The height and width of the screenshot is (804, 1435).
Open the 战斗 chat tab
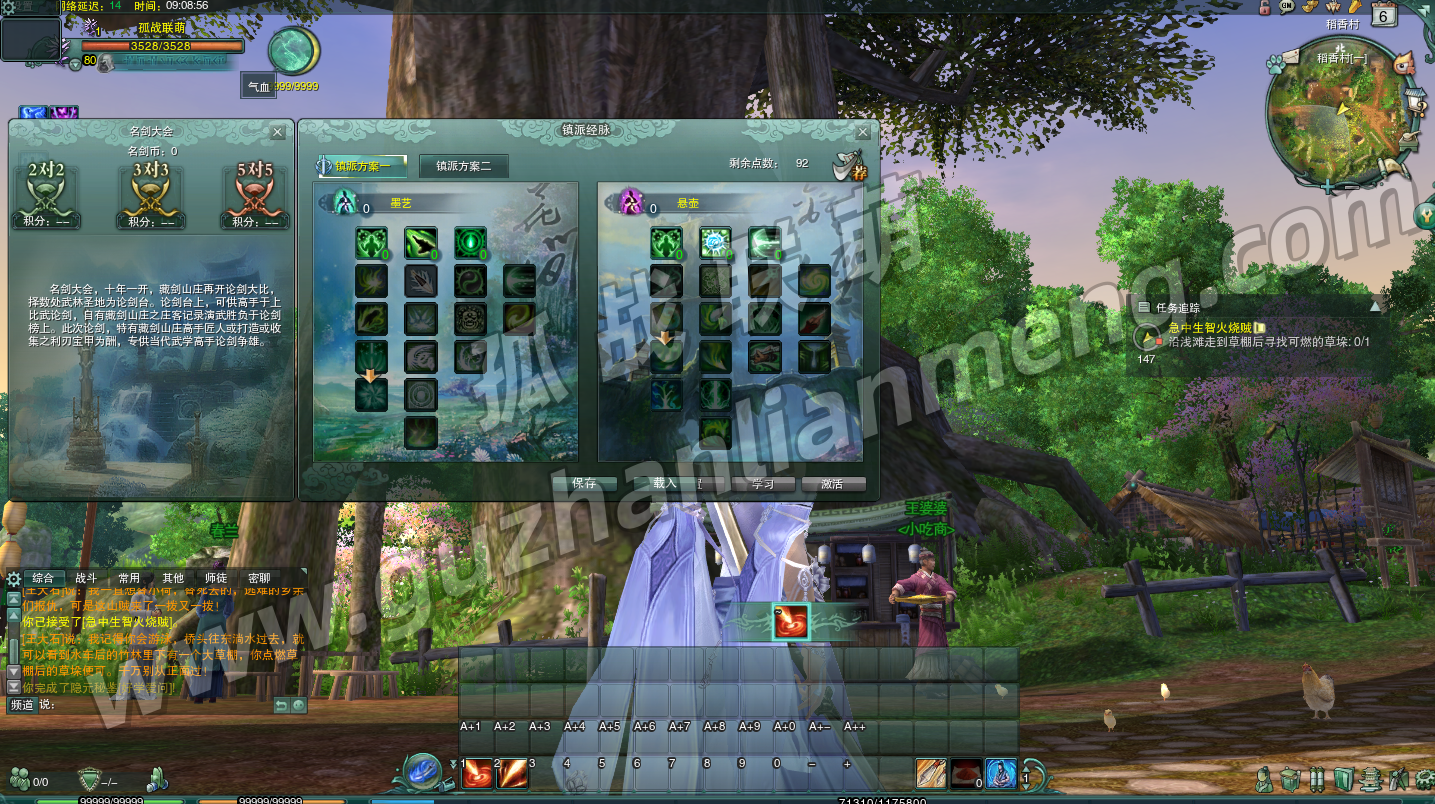click(x=87, y=578)
